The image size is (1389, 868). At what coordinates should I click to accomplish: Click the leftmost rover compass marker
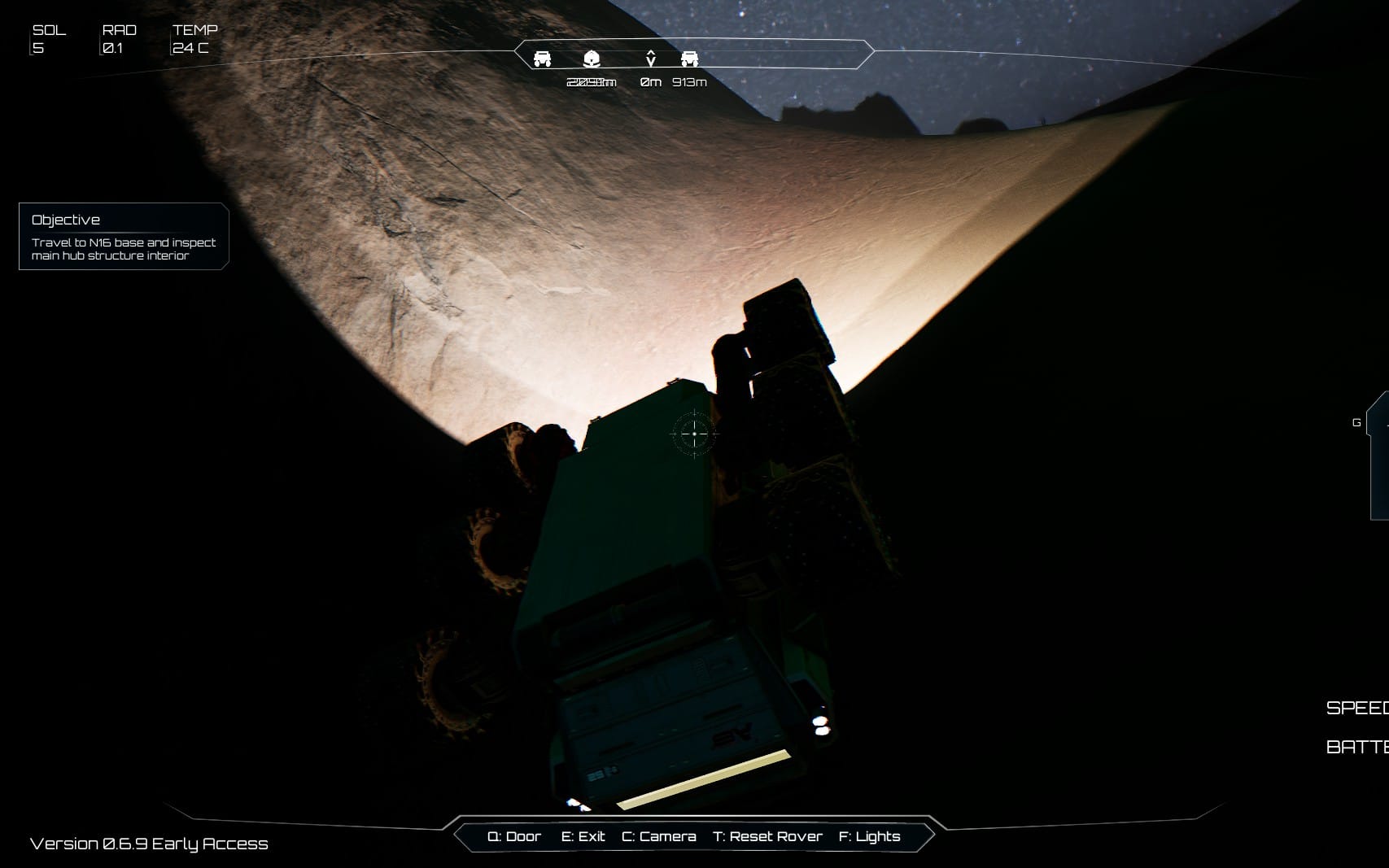tap(542, 59)
